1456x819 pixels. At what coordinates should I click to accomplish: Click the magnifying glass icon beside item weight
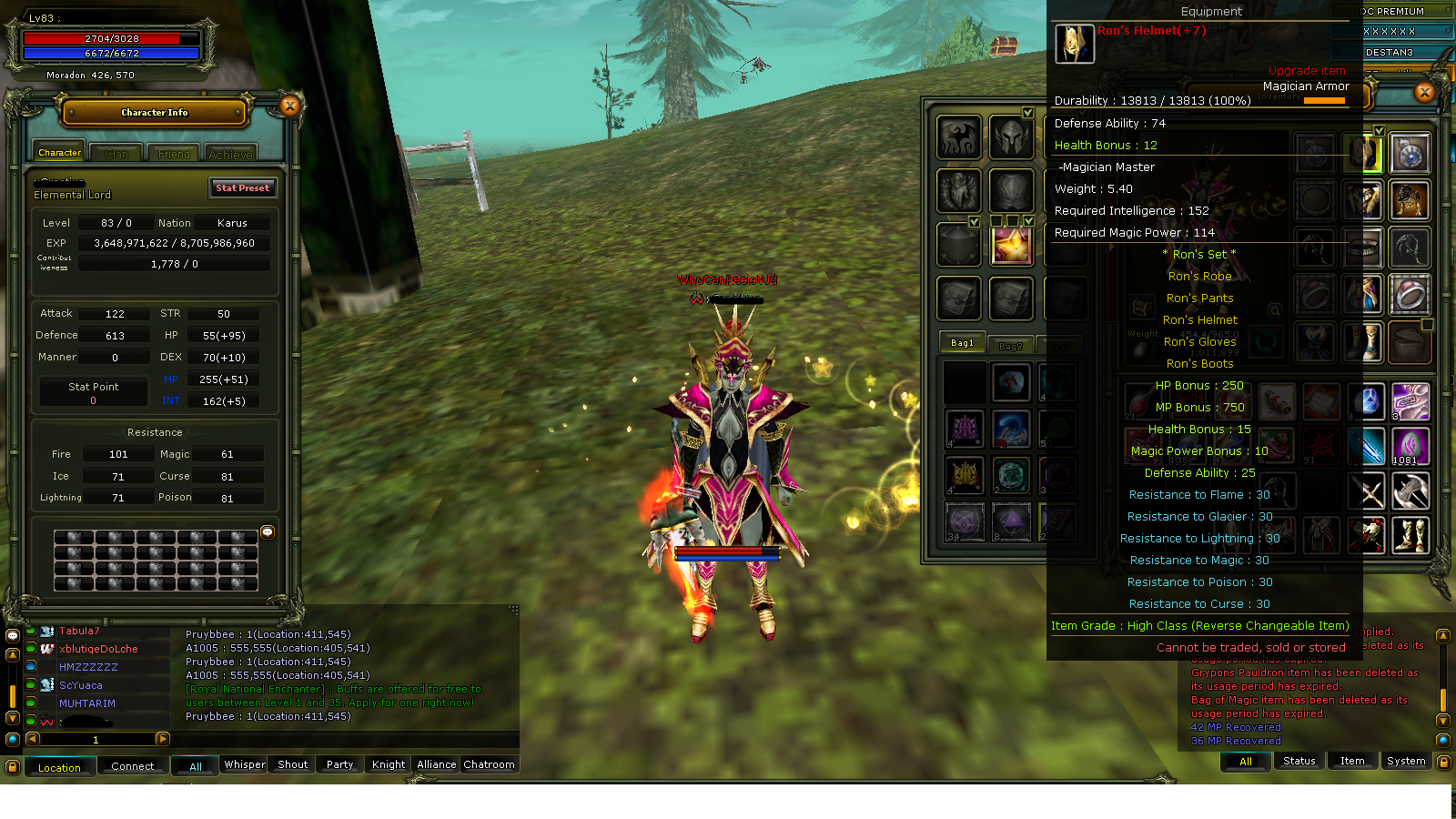point(1277,310)
